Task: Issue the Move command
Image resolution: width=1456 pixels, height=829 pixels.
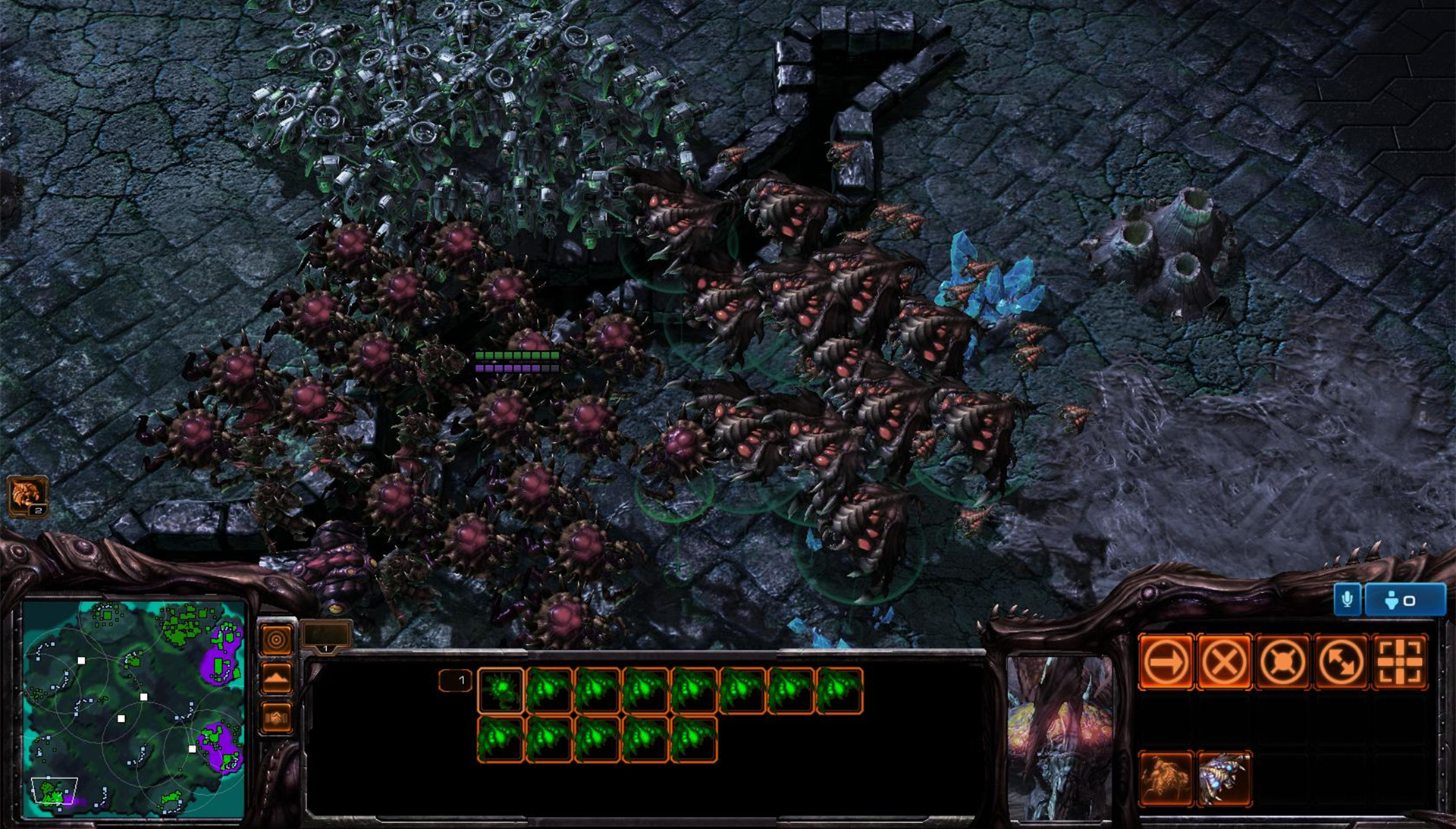Action: (1166, 662)
